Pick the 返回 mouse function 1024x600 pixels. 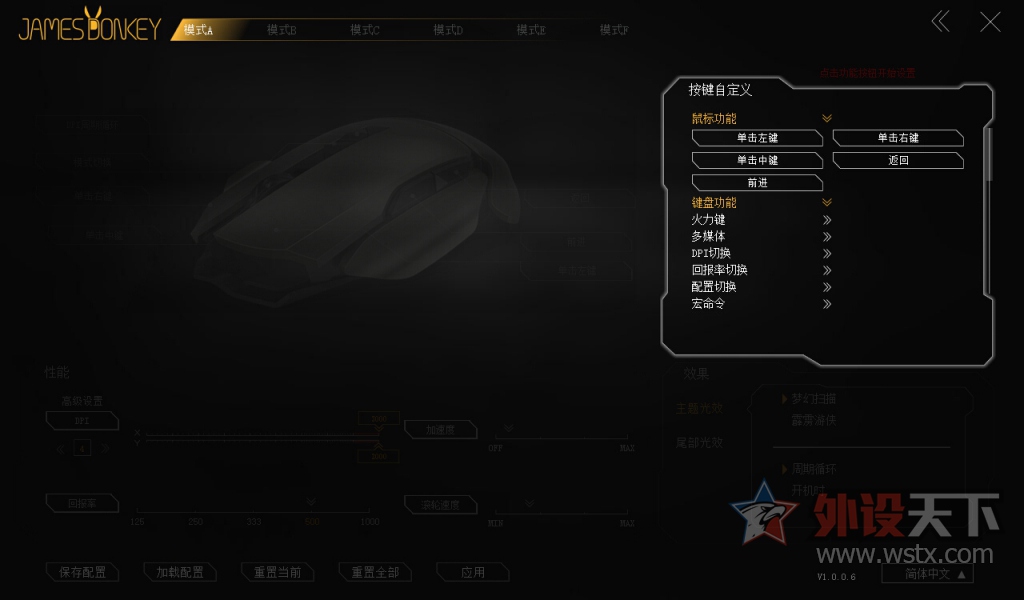click(x=898, y=160)
